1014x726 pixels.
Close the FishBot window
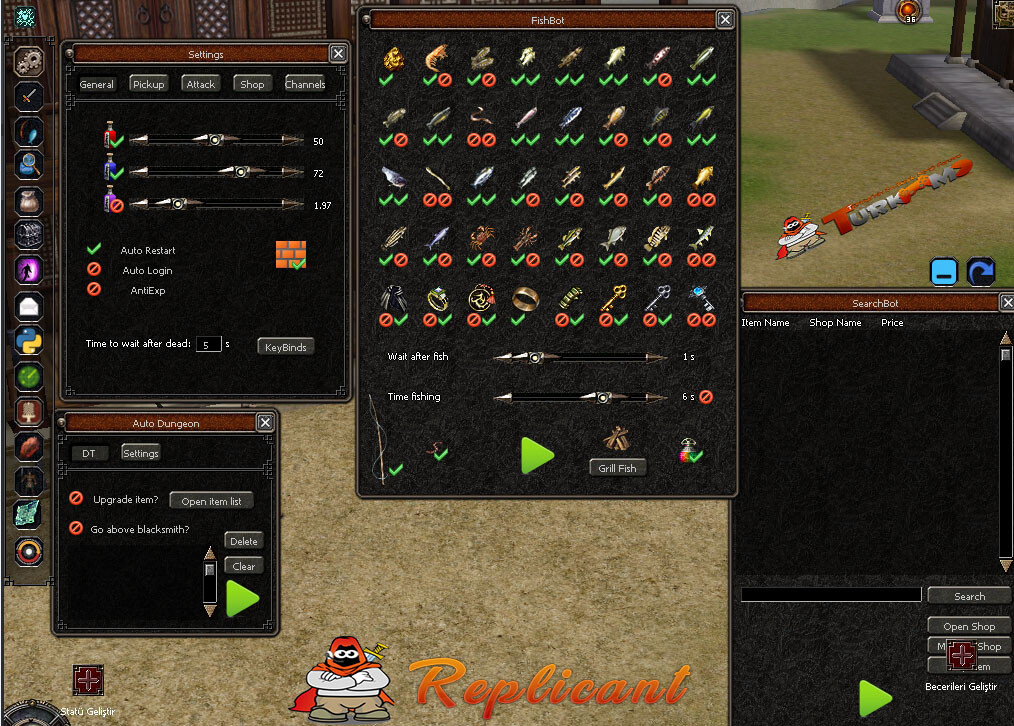click(725, 19)
